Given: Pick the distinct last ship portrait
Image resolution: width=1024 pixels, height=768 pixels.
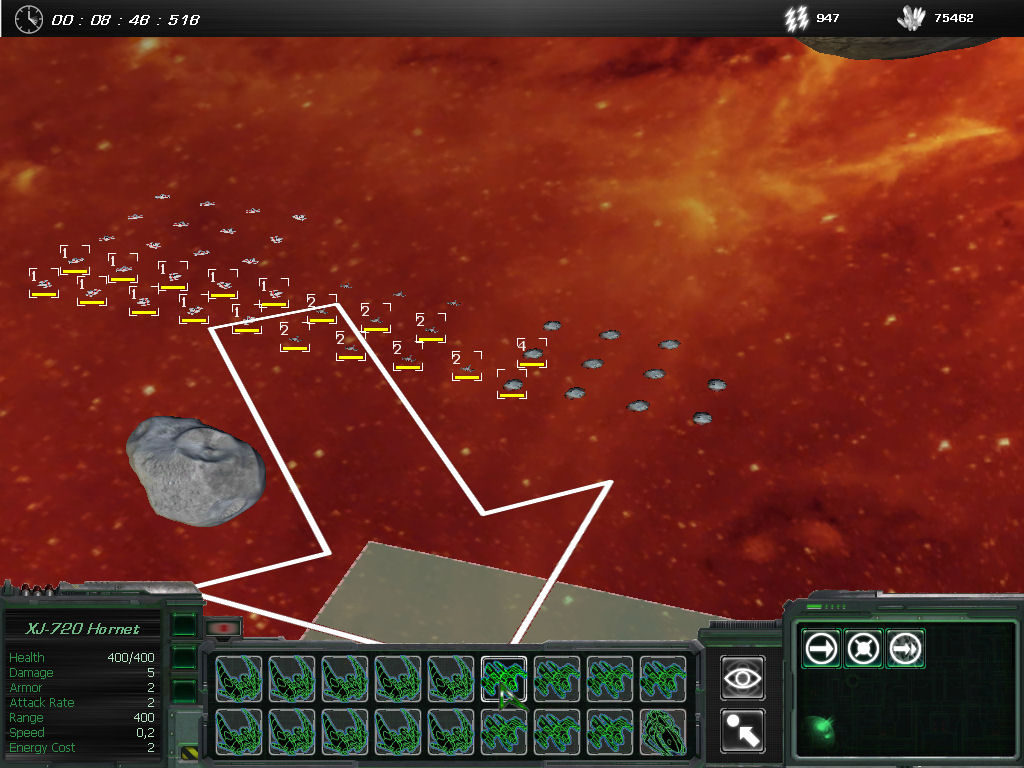Looking at the screenshot, I should point(662,732).
